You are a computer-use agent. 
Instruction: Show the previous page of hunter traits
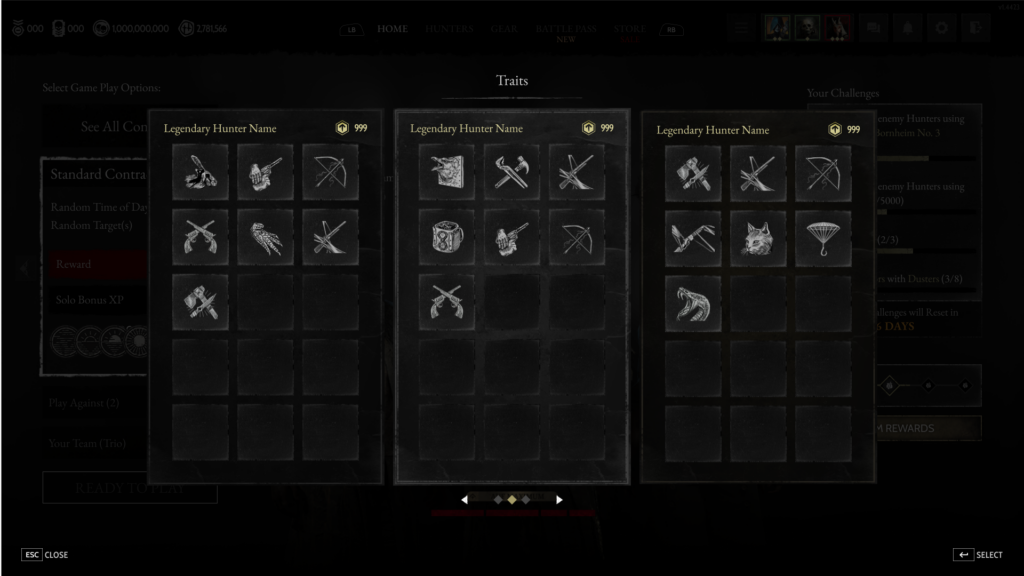pos(464,499)
